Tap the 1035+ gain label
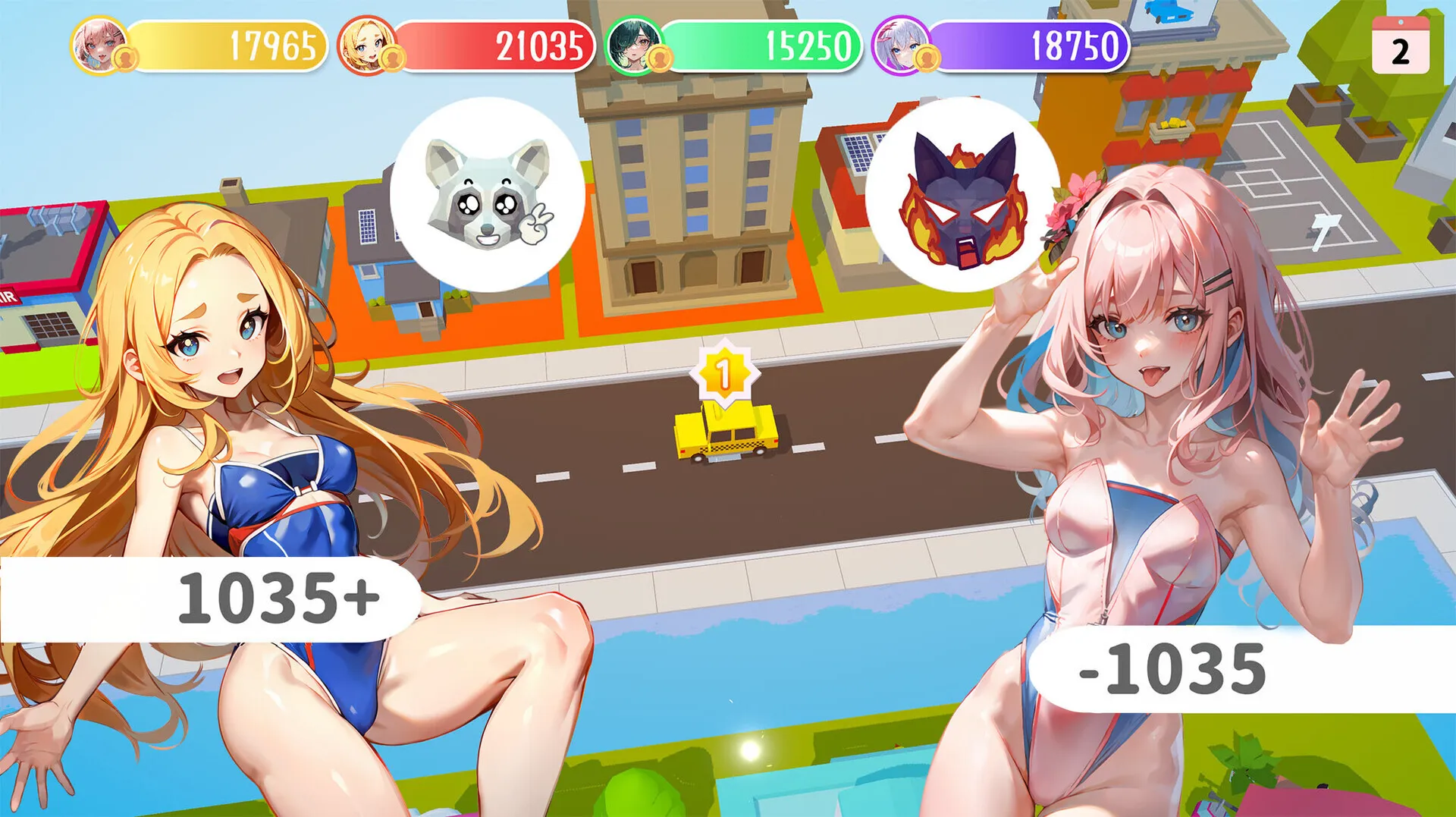 tap(281, 599)
